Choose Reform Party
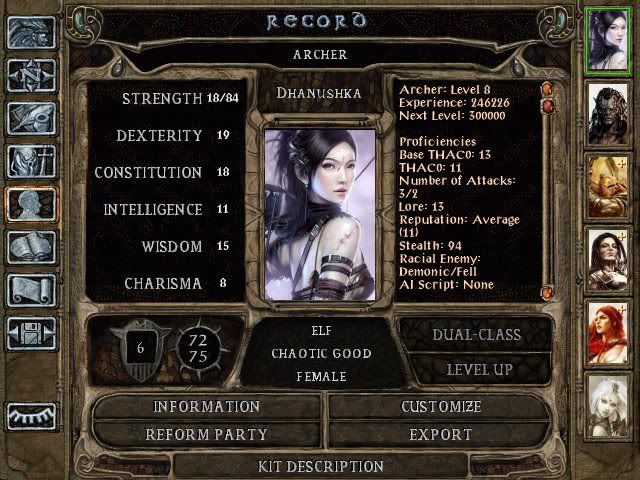Viewport: 640px width, 480px height. point(206,435)
